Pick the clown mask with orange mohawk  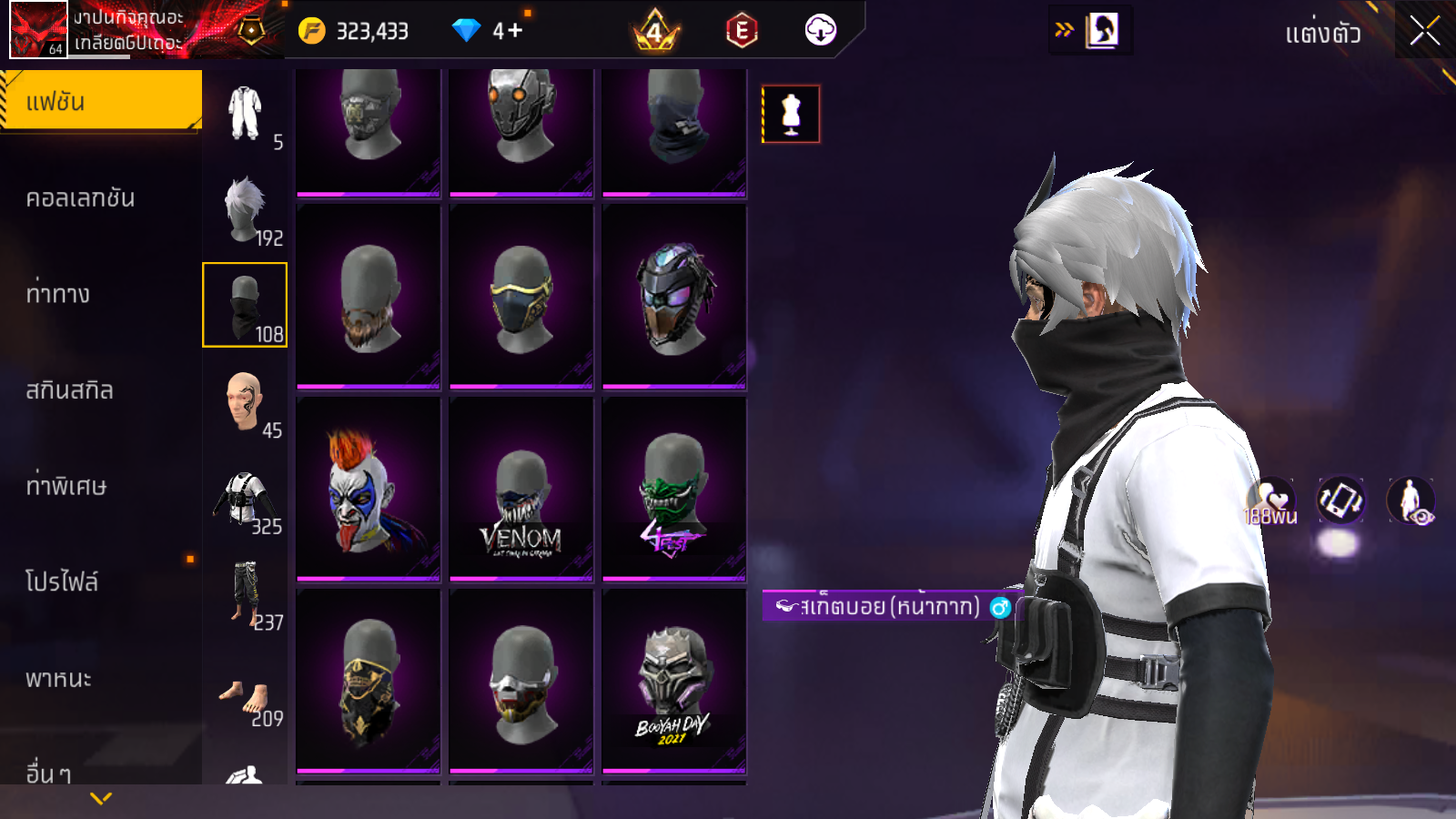pyautogui.click(x=369, y=490)
